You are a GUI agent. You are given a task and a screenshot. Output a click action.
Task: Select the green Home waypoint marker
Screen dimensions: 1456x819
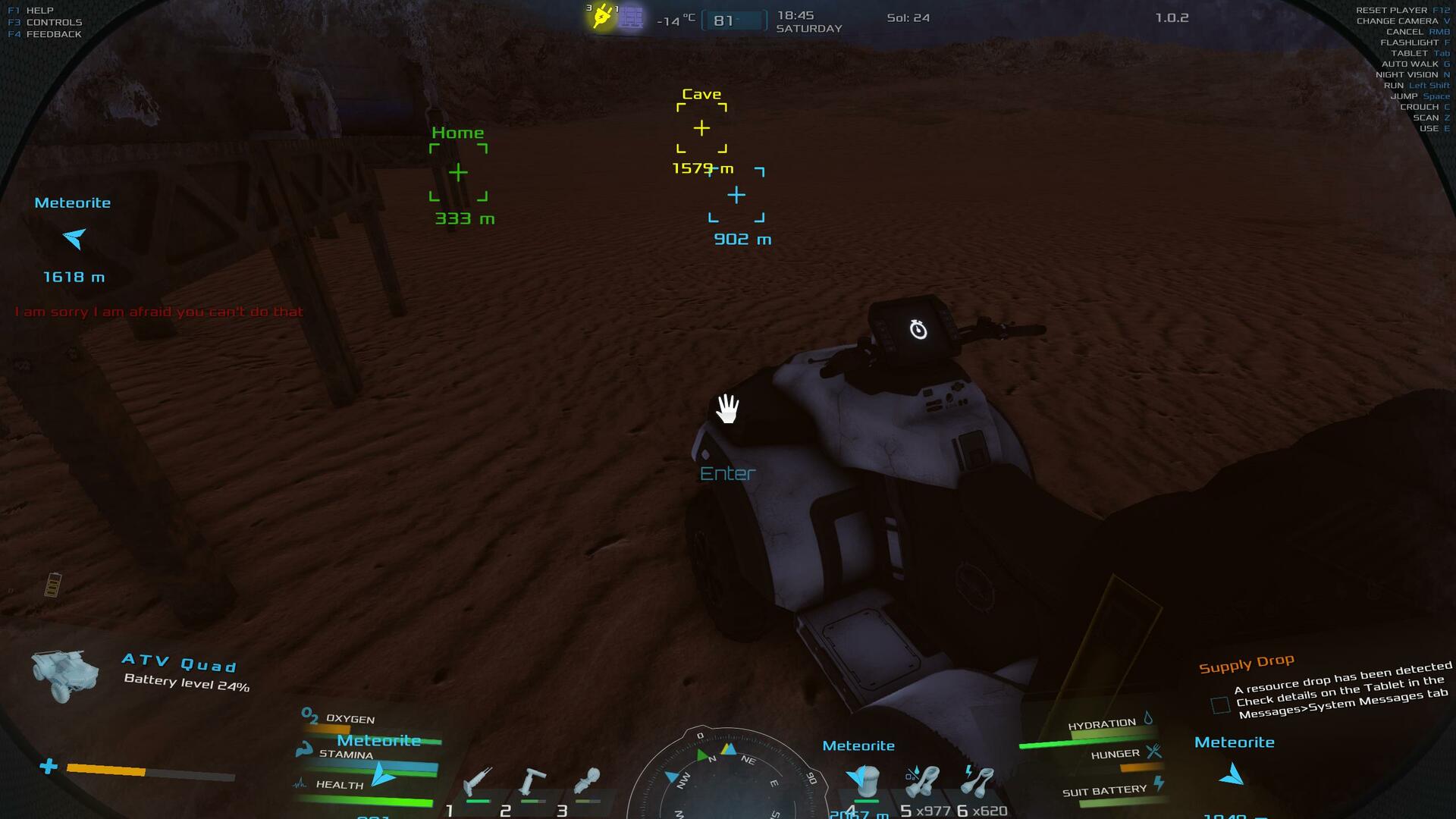[x=458, y=173]
